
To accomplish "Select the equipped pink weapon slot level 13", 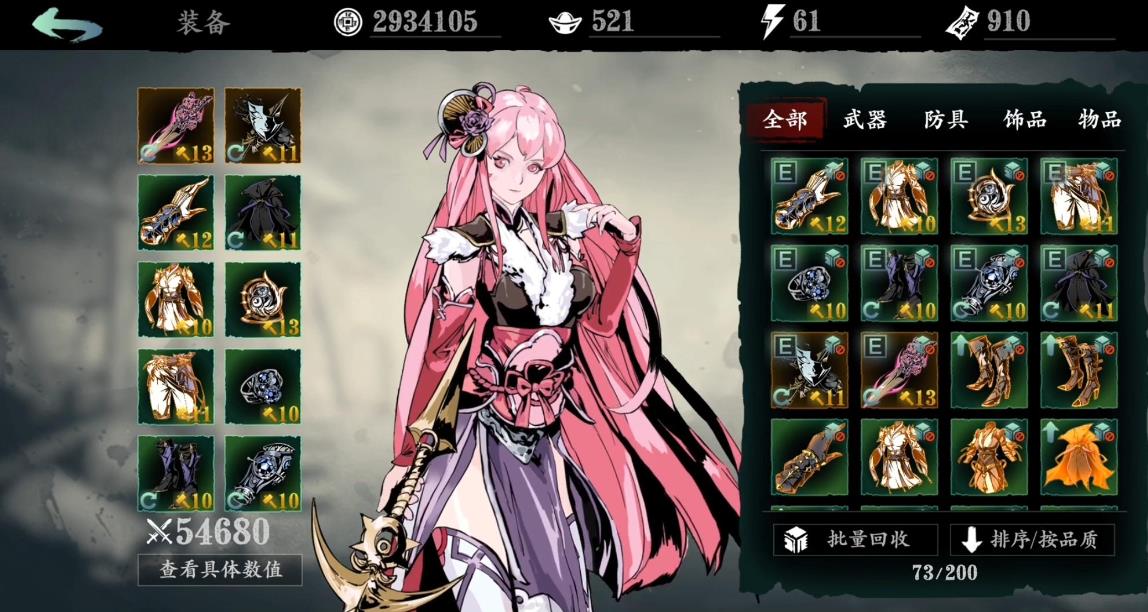I will click(176, 126).
